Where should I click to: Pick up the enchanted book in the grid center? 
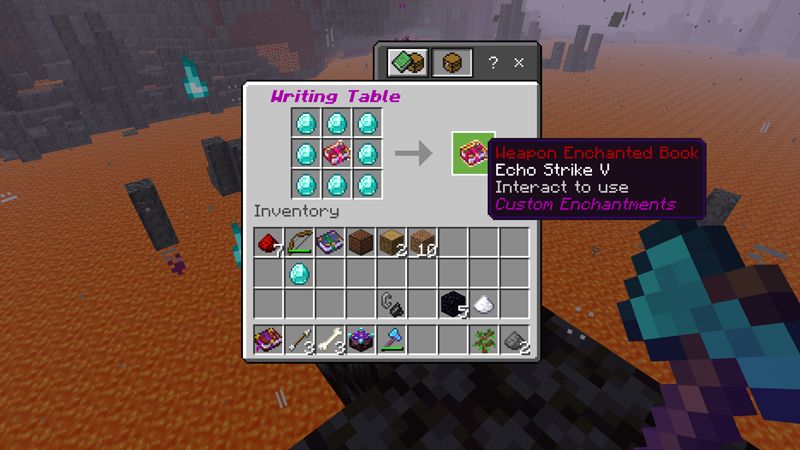[338, 154]
